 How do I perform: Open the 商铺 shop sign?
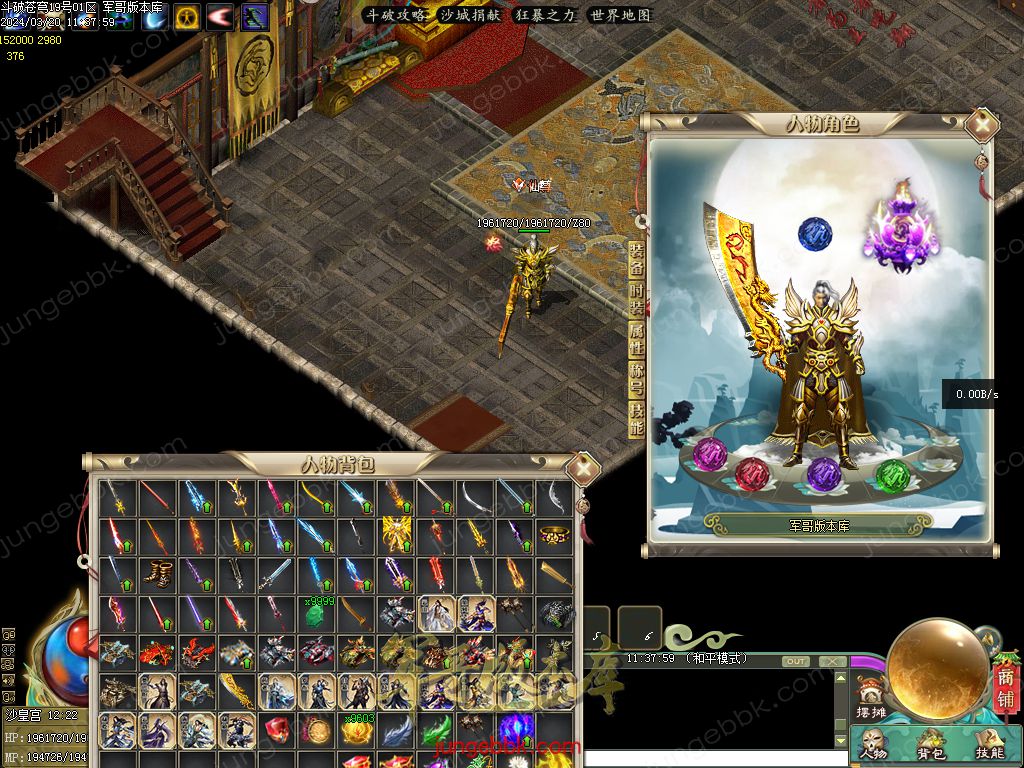pyautogui.click(x=1005, y=688)
